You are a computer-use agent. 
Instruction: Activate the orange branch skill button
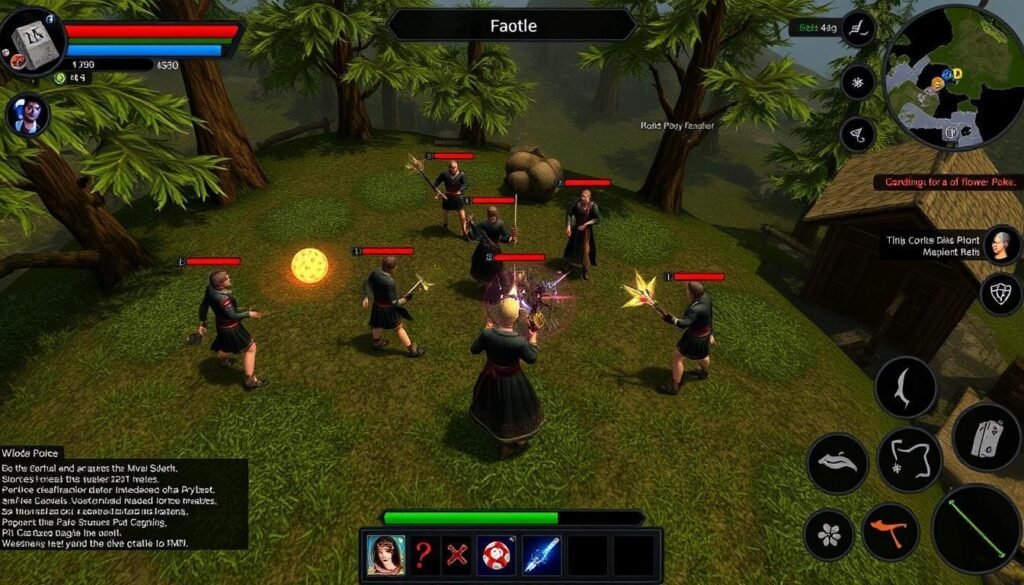pos(890,531)
